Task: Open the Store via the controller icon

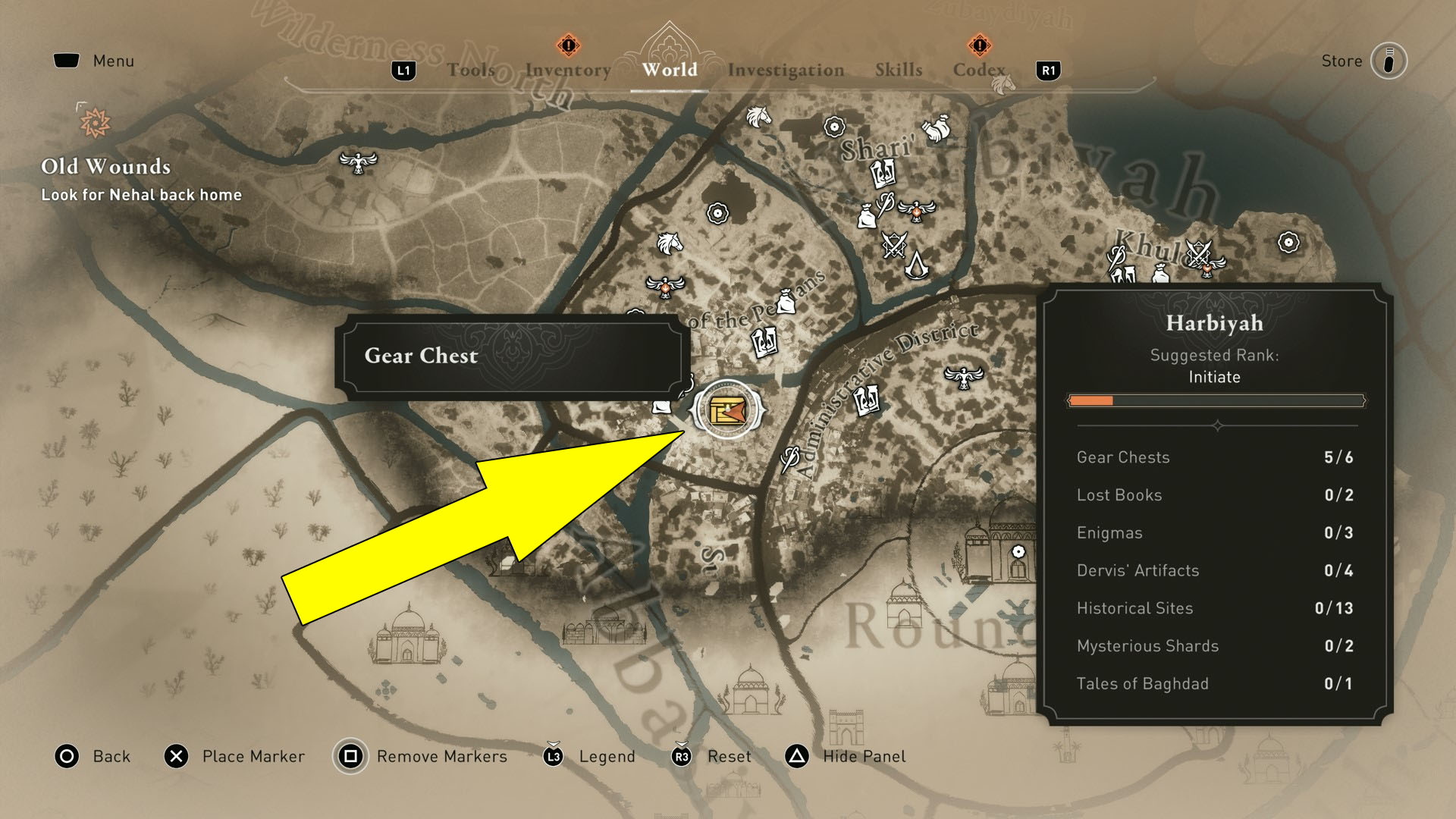Action: click(1390, 61)
